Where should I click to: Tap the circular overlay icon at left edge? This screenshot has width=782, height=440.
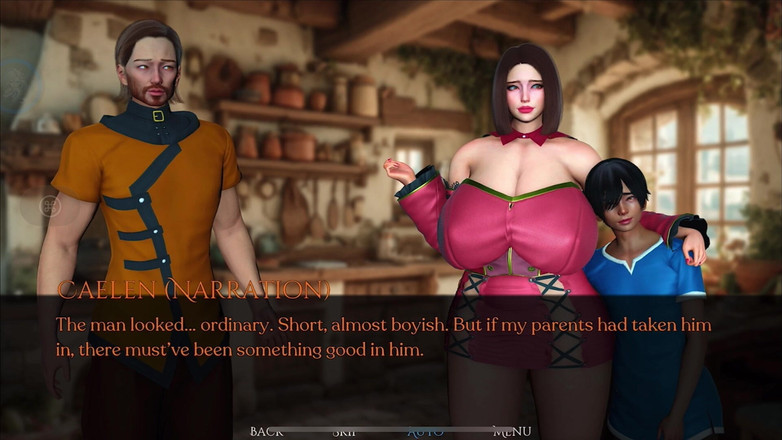pos(50,207)
